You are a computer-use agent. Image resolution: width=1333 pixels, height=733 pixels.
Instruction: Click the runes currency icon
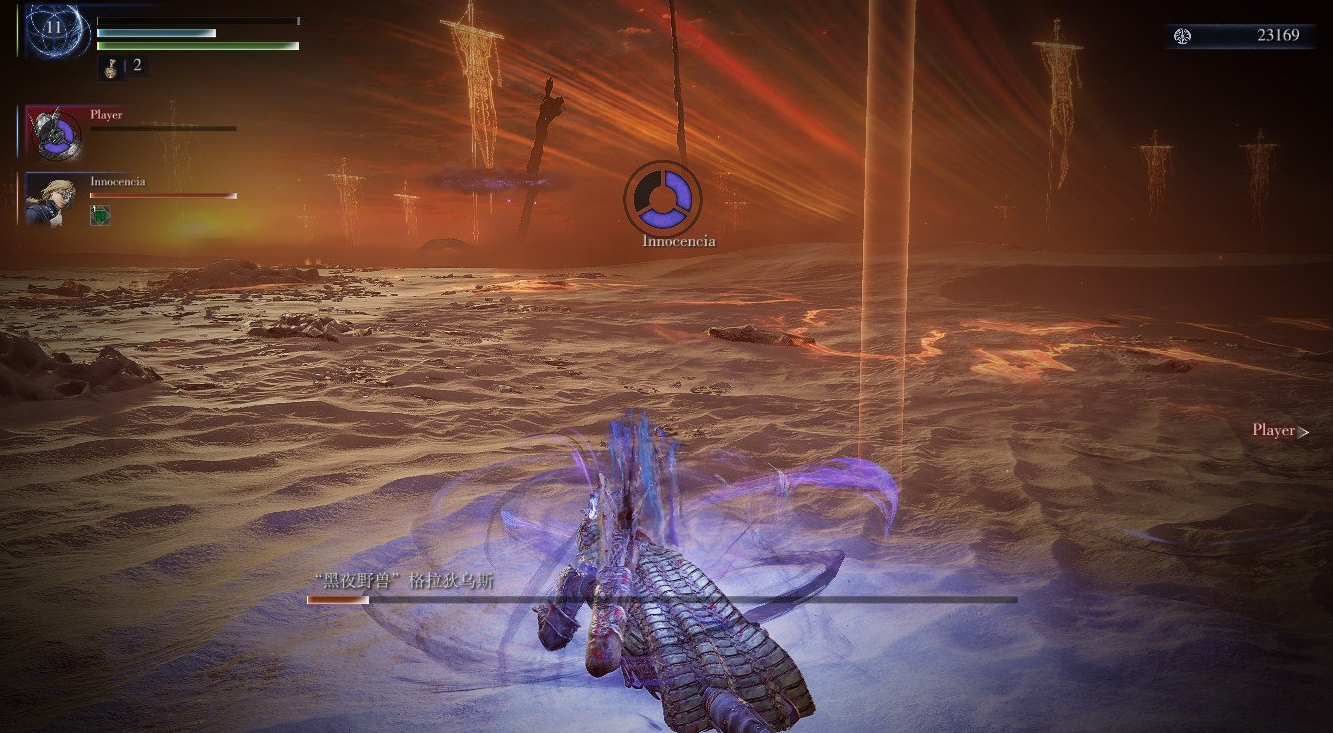pyautogui.click(x=1183, y=36)
